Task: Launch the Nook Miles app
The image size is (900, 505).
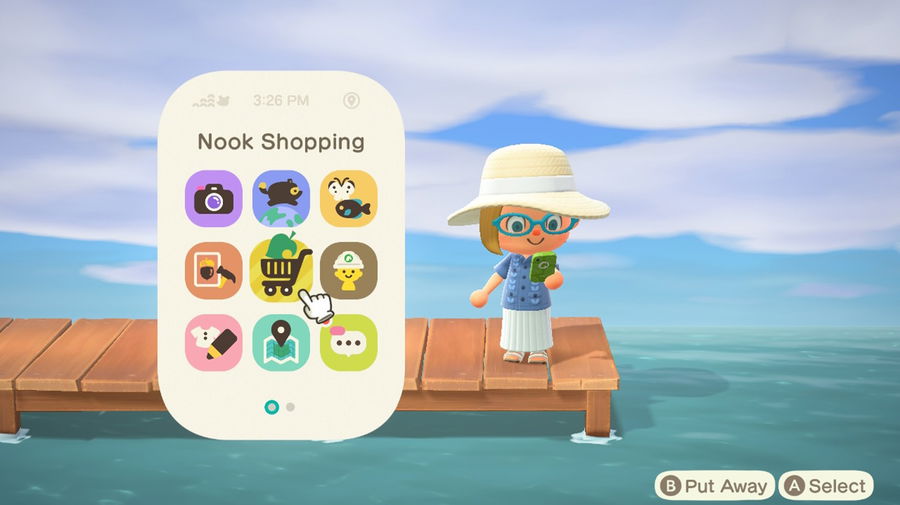Action: pos(281,199)
